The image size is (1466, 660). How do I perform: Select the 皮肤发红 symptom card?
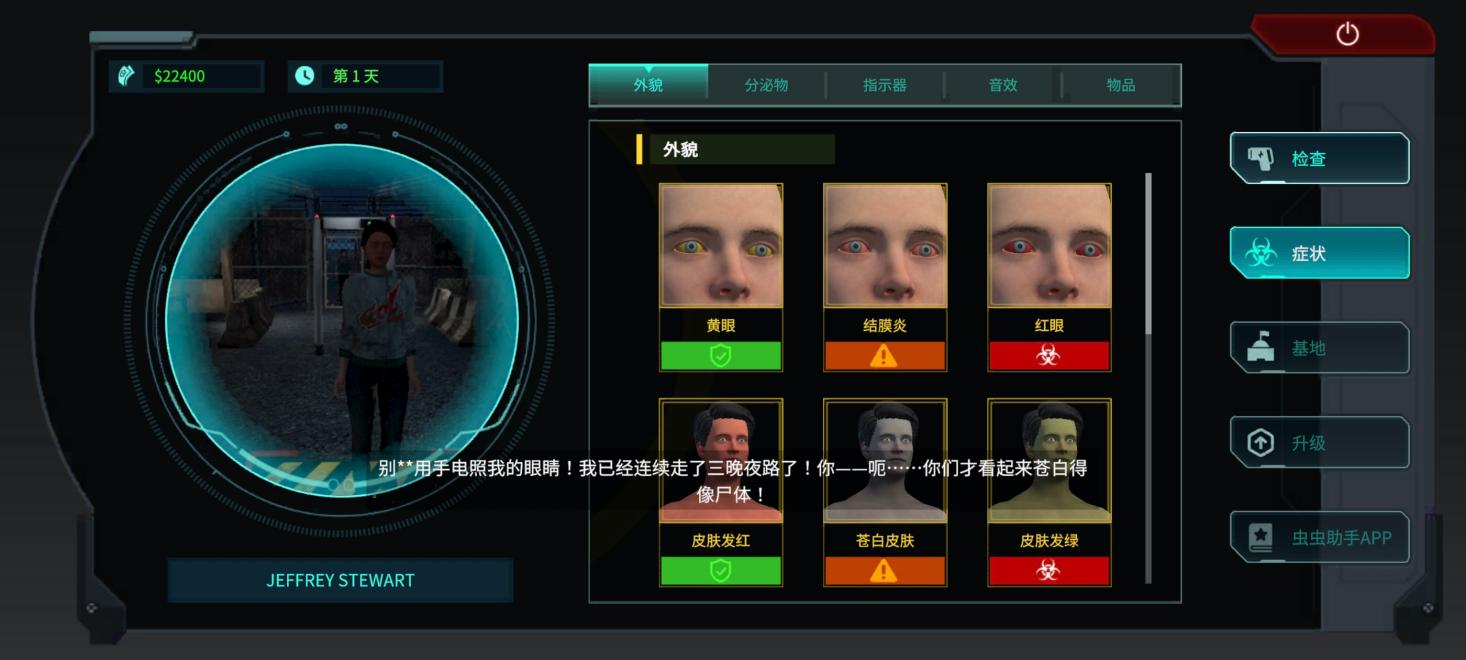pyautogui.click(x=721, y=492)
